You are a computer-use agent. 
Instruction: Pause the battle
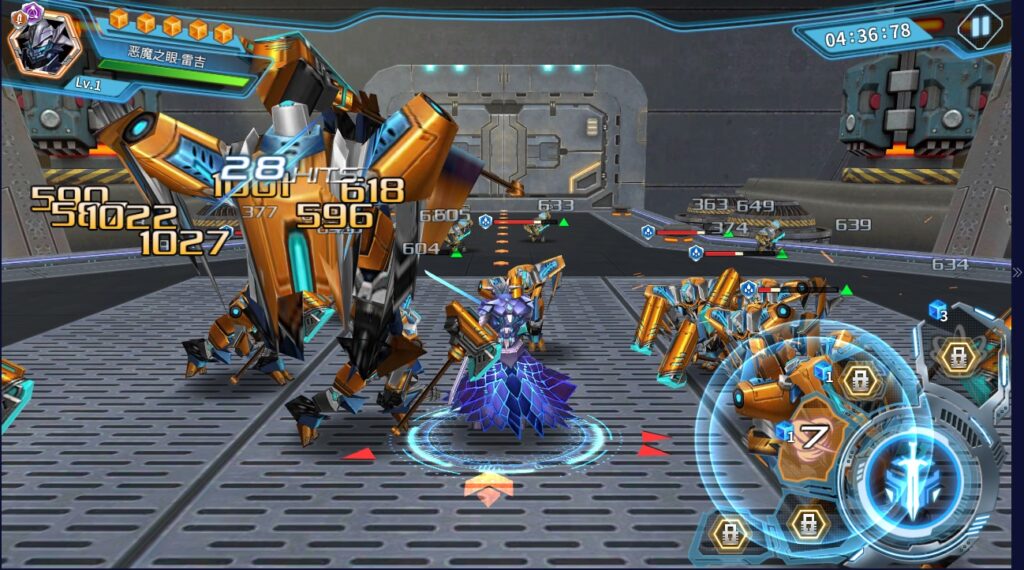pos(979,27)
